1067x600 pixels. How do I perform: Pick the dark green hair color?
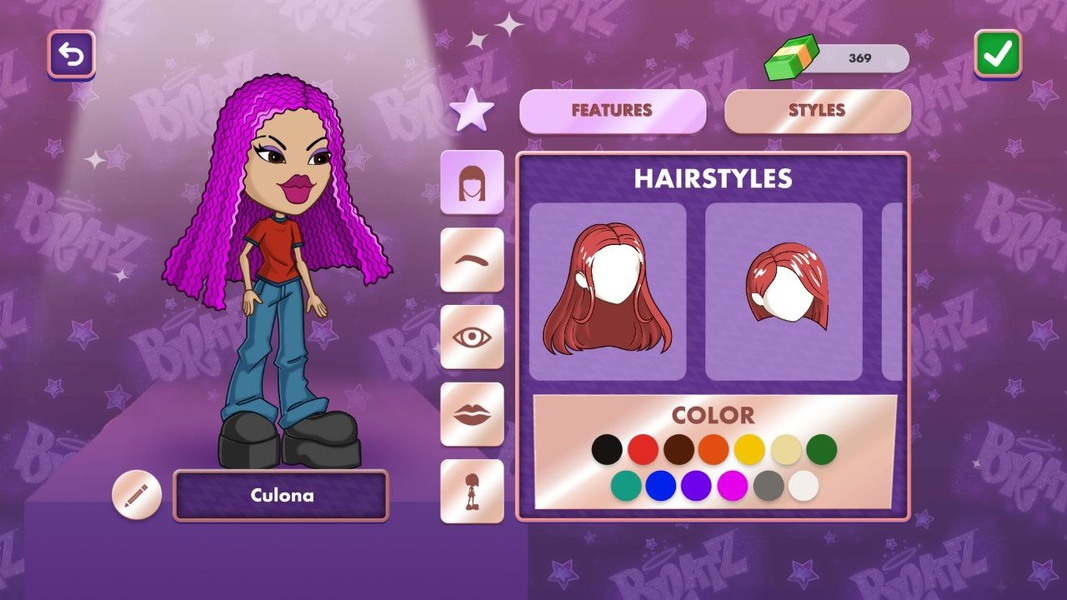click(821, 450)
